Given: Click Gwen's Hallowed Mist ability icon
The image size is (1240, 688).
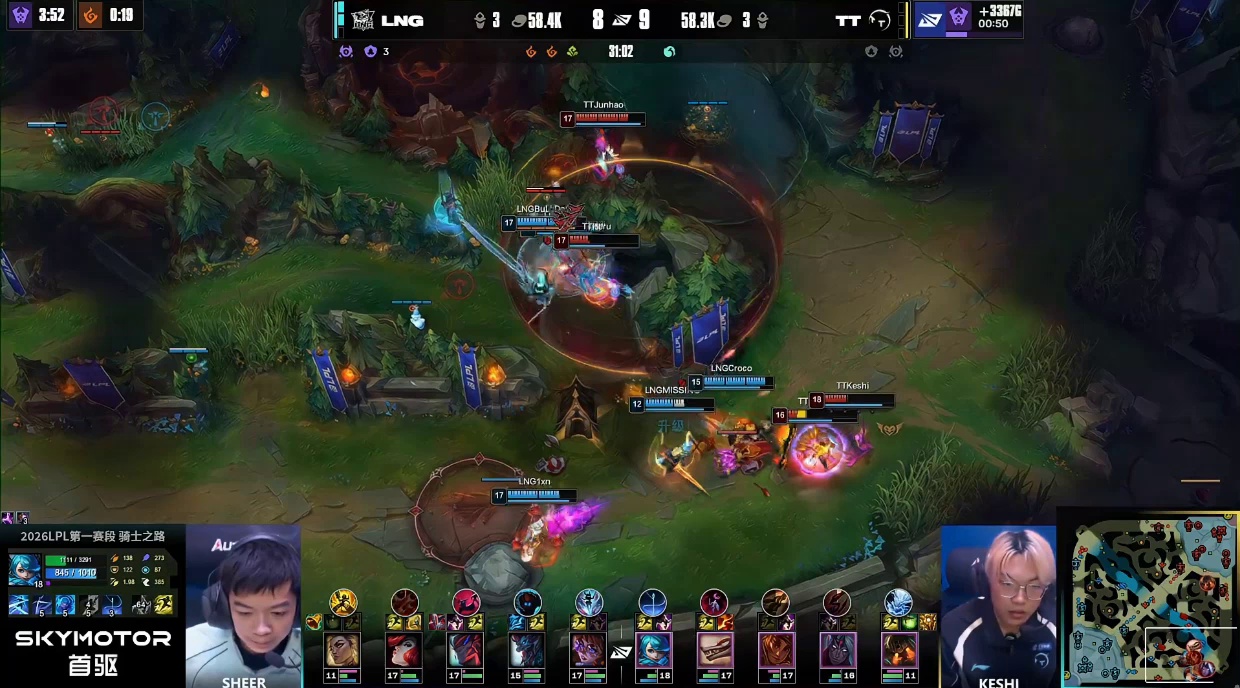Looking at the screenshot, I should click(x=65, y=604).
